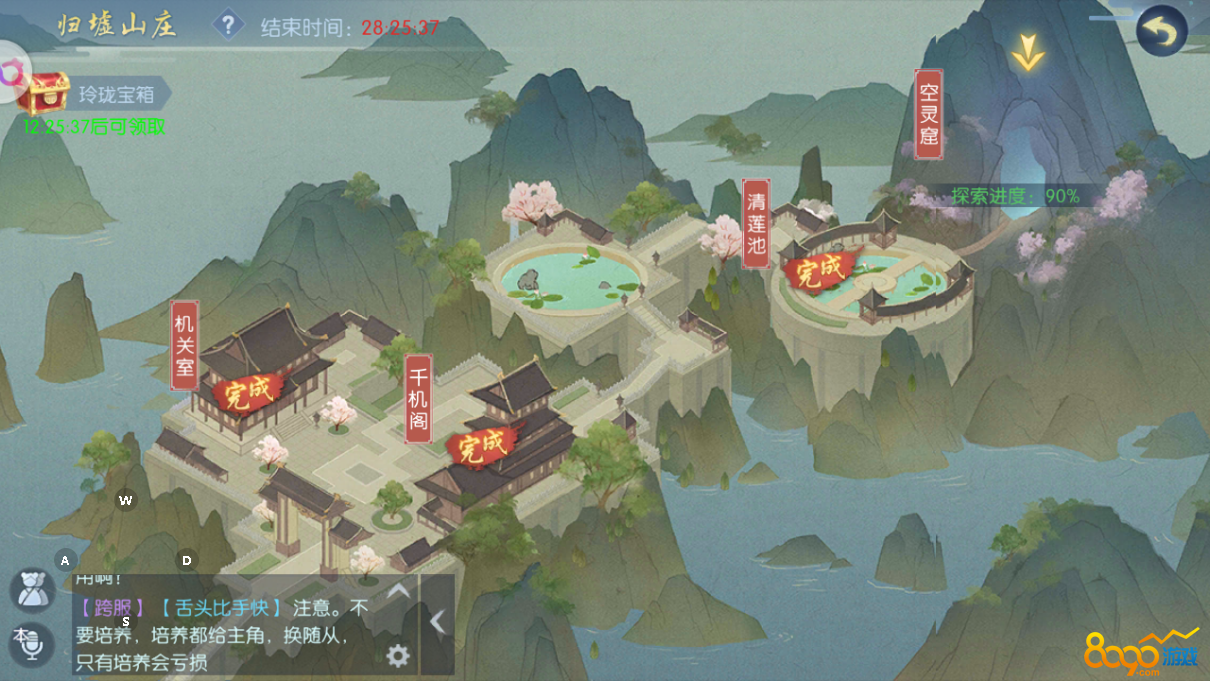This screenshot has width=1210, height=681.
Task: Open the friends avatar icon
Action: tap(32, 589)
